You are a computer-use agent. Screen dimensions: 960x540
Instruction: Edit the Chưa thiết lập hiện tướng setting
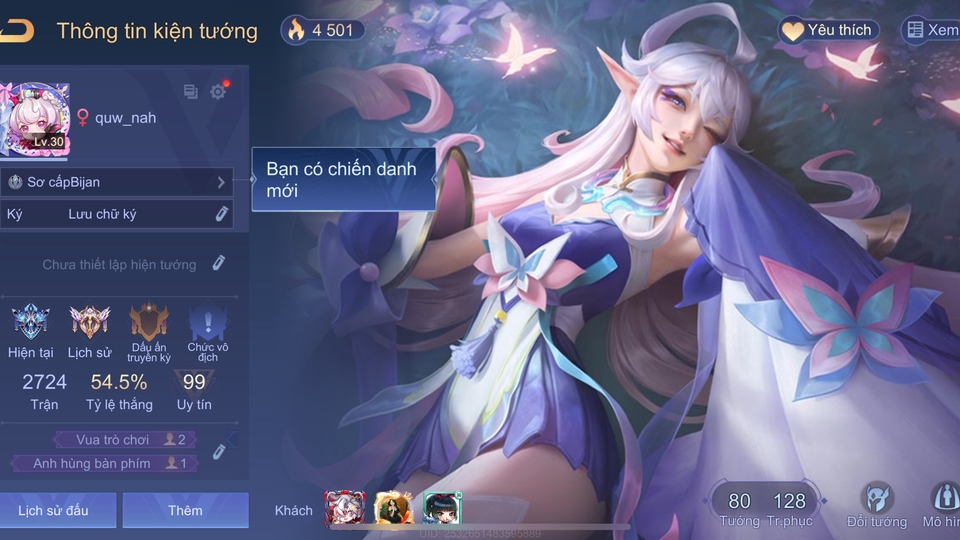218,264
